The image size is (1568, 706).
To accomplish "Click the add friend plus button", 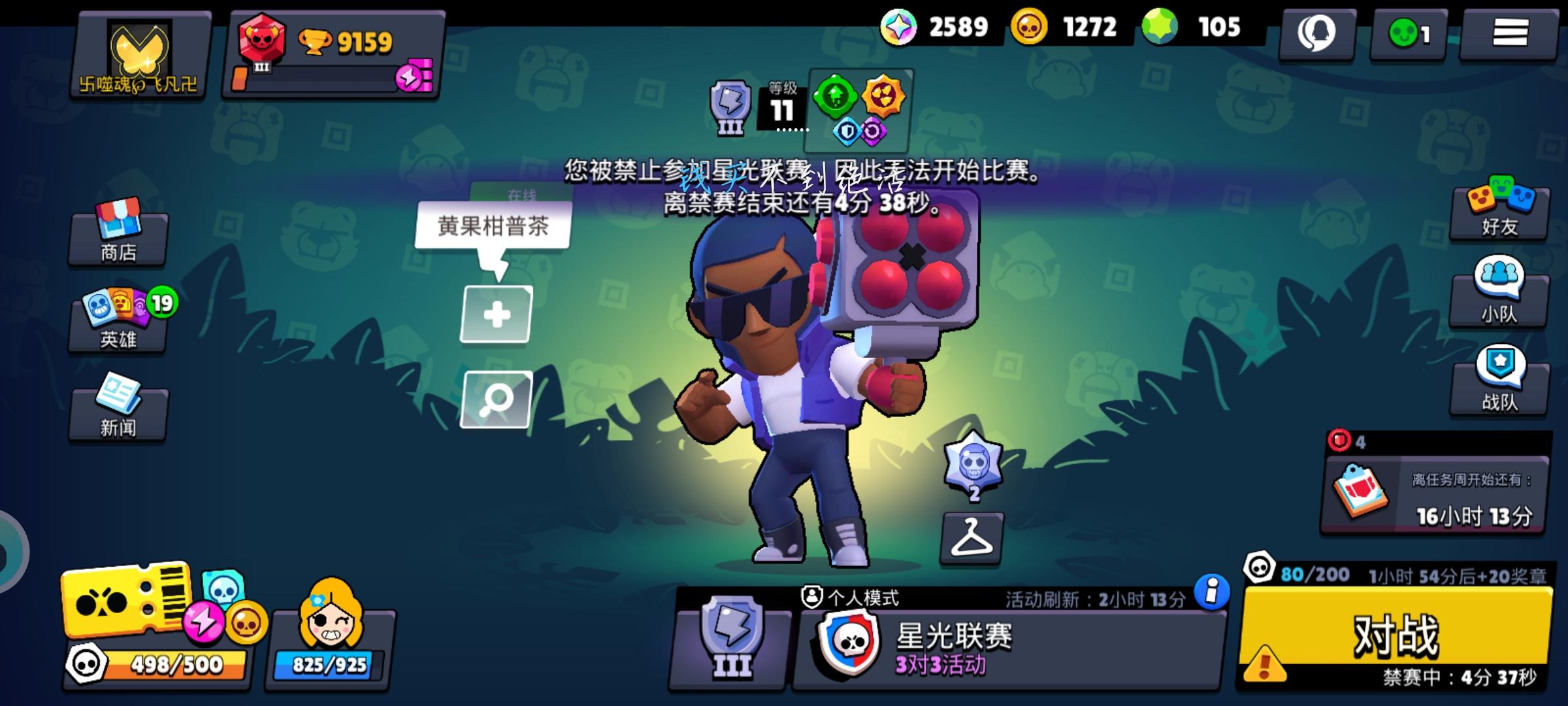I will (498, 316).
